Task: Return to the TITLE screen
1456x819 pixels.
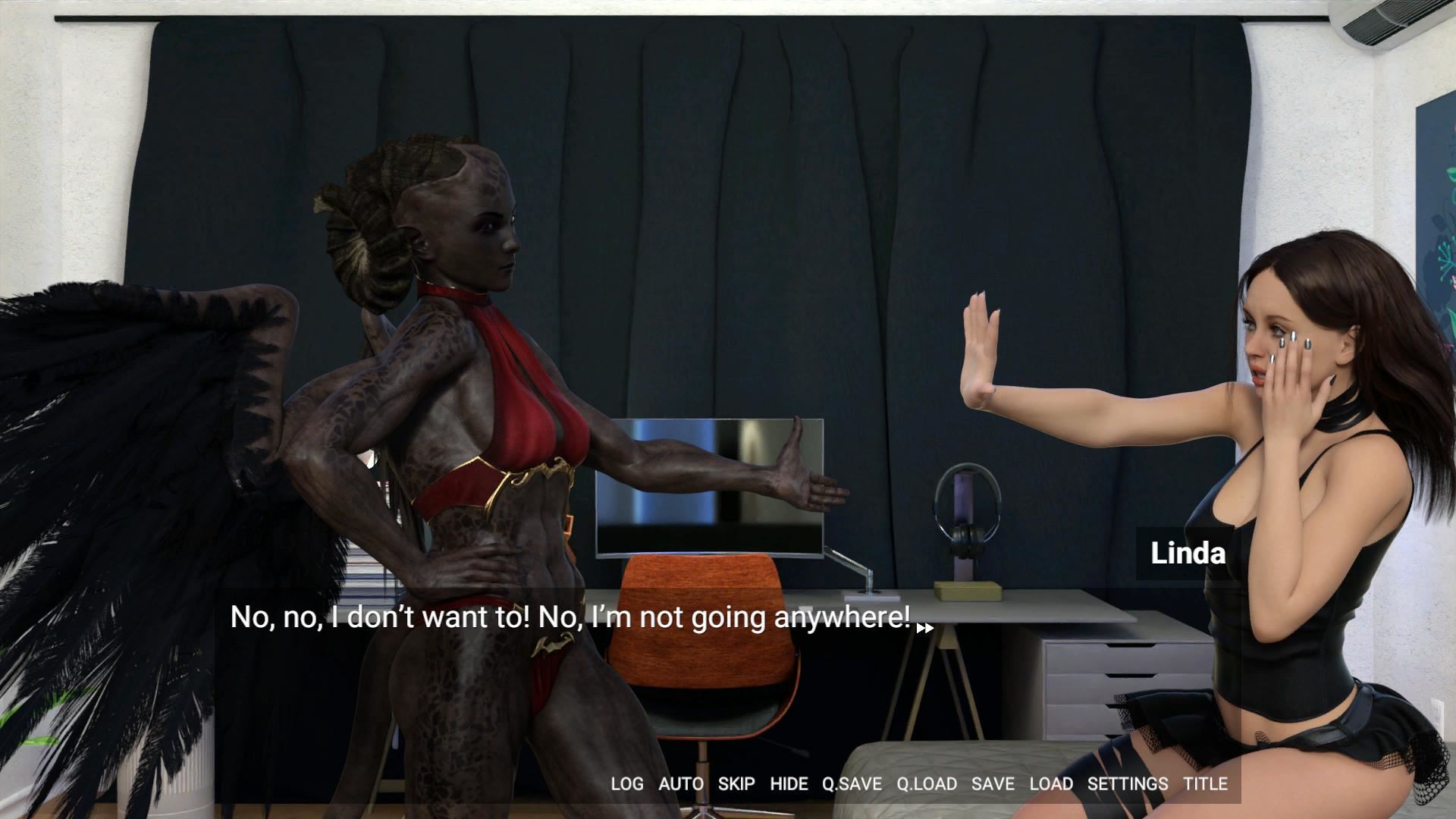Action: (x=1205, y=784)
